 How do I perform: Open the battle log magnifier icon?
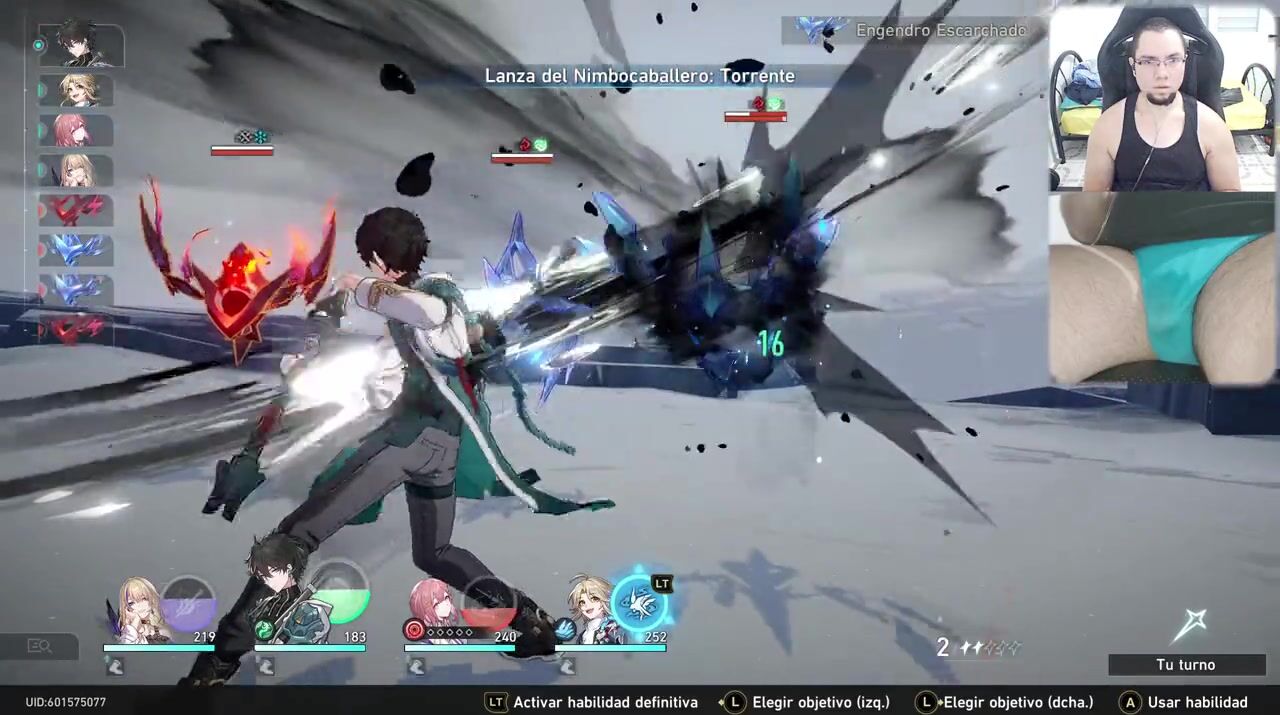click(x=39, y=647)
